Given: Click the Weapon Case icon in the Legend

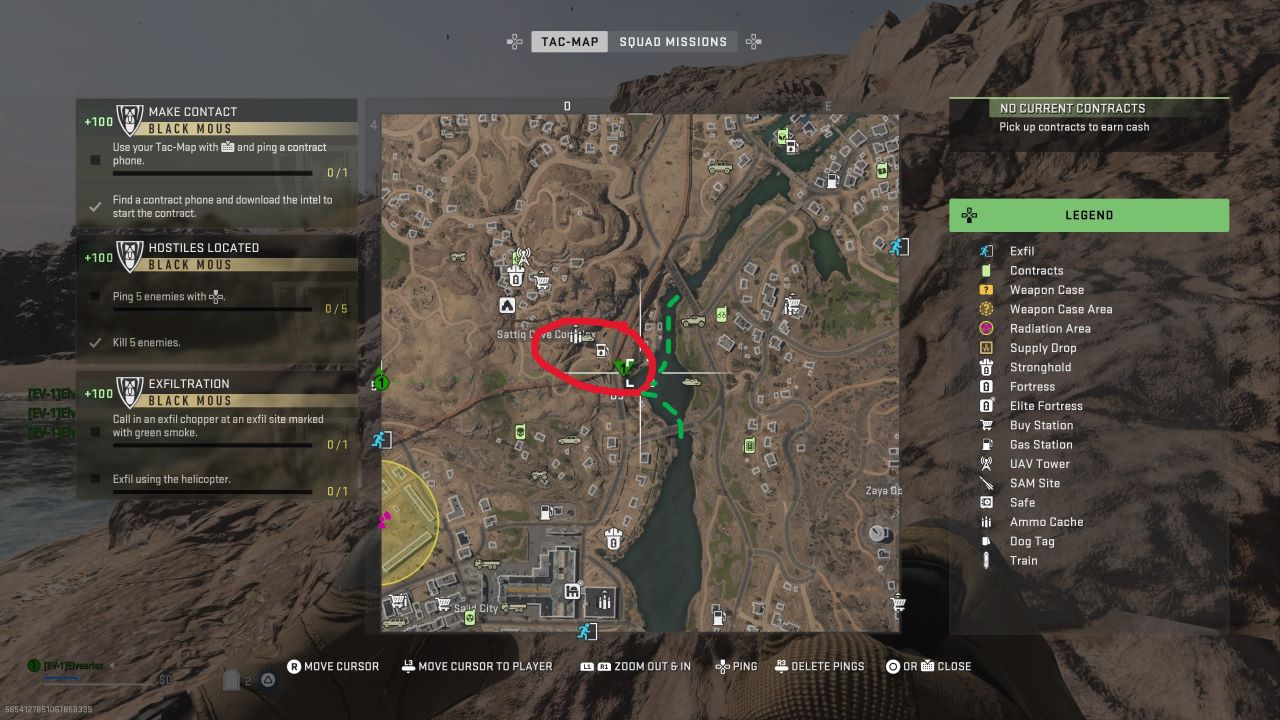Looking at the screenshot, I should pyautogui.click(x=988, y=289).
